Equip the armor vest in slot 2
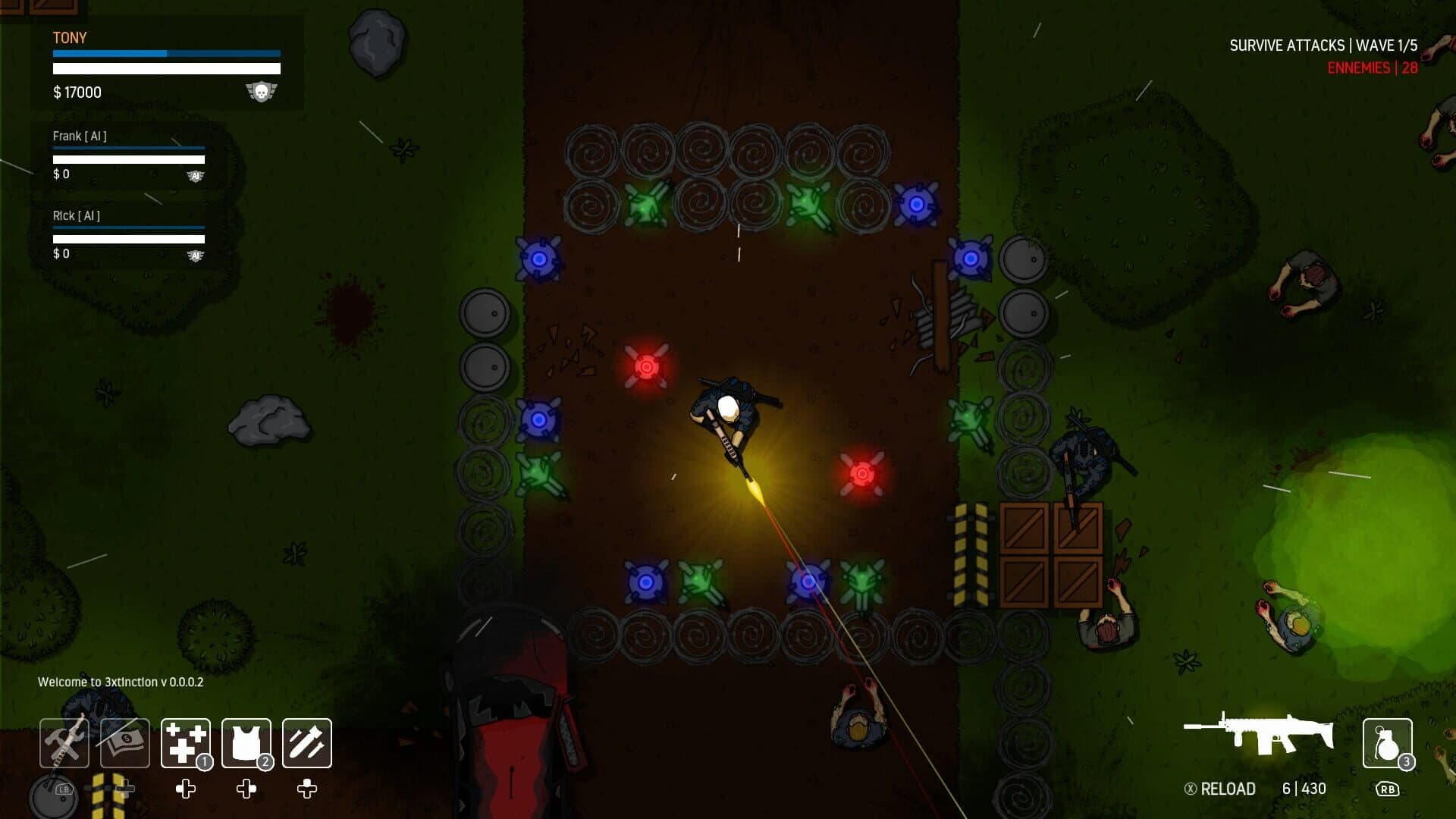 coord(245,743)
